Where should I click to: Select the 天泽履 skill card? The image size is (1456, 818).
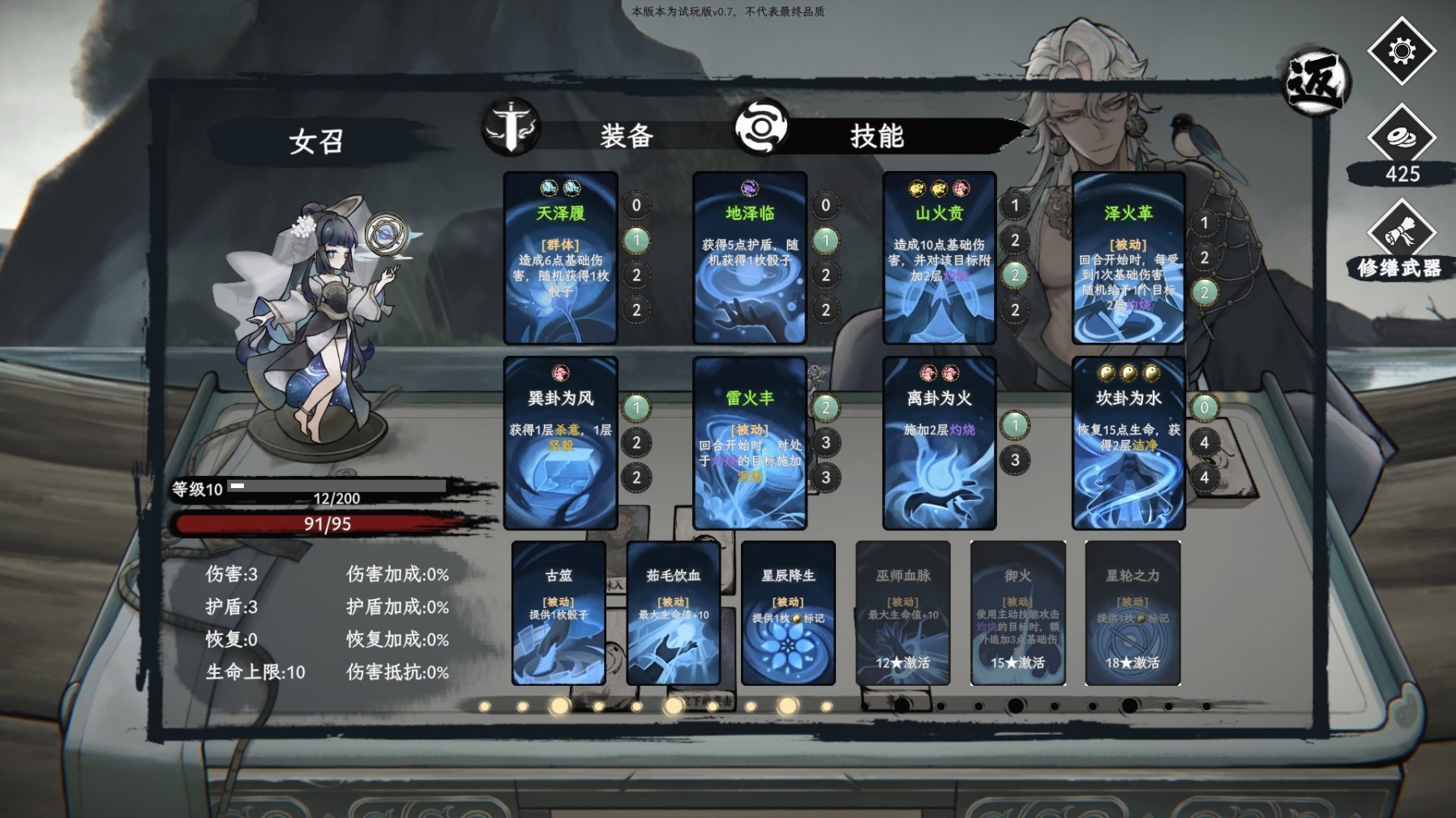tap(560, 258)
